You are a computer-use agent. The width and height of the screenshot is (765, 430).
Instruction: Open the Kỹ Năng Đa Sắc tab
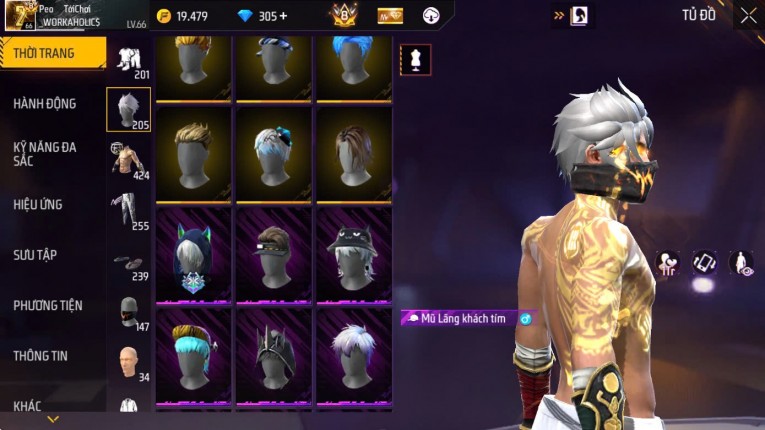click(x=45, y=153)
